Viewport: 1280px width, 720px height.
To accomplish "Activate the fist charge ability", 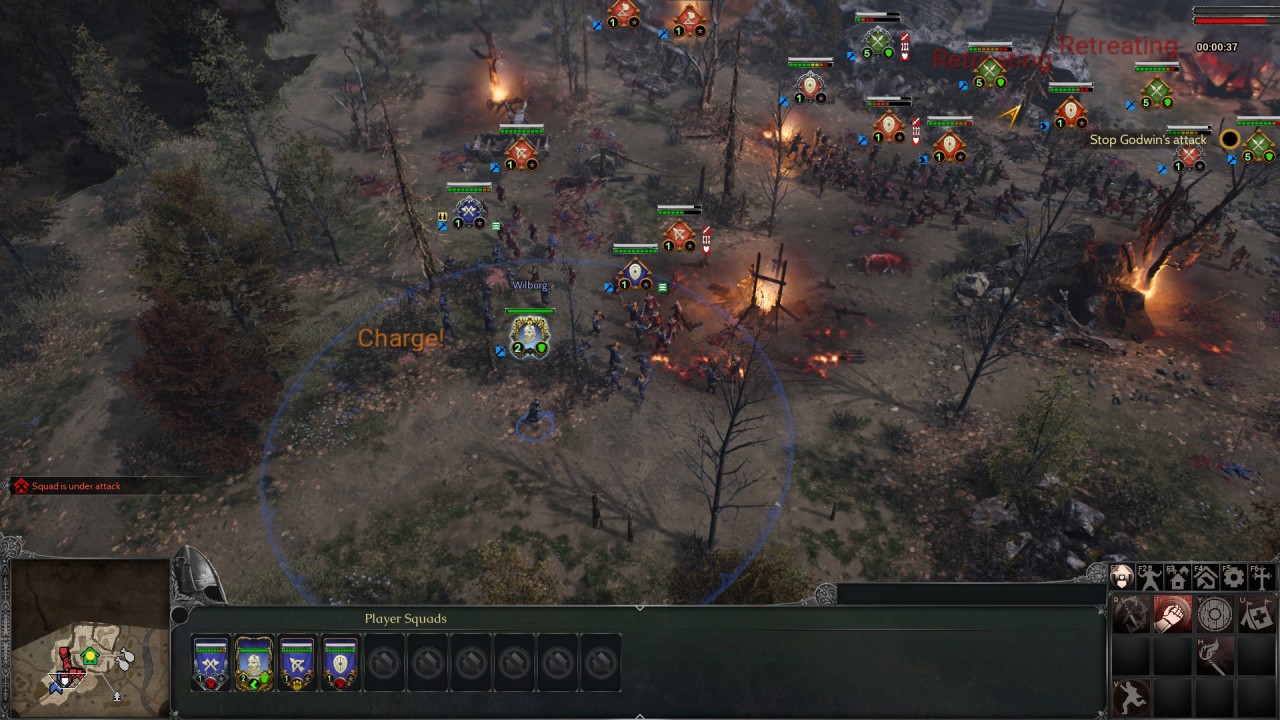I will point(1172,614).
